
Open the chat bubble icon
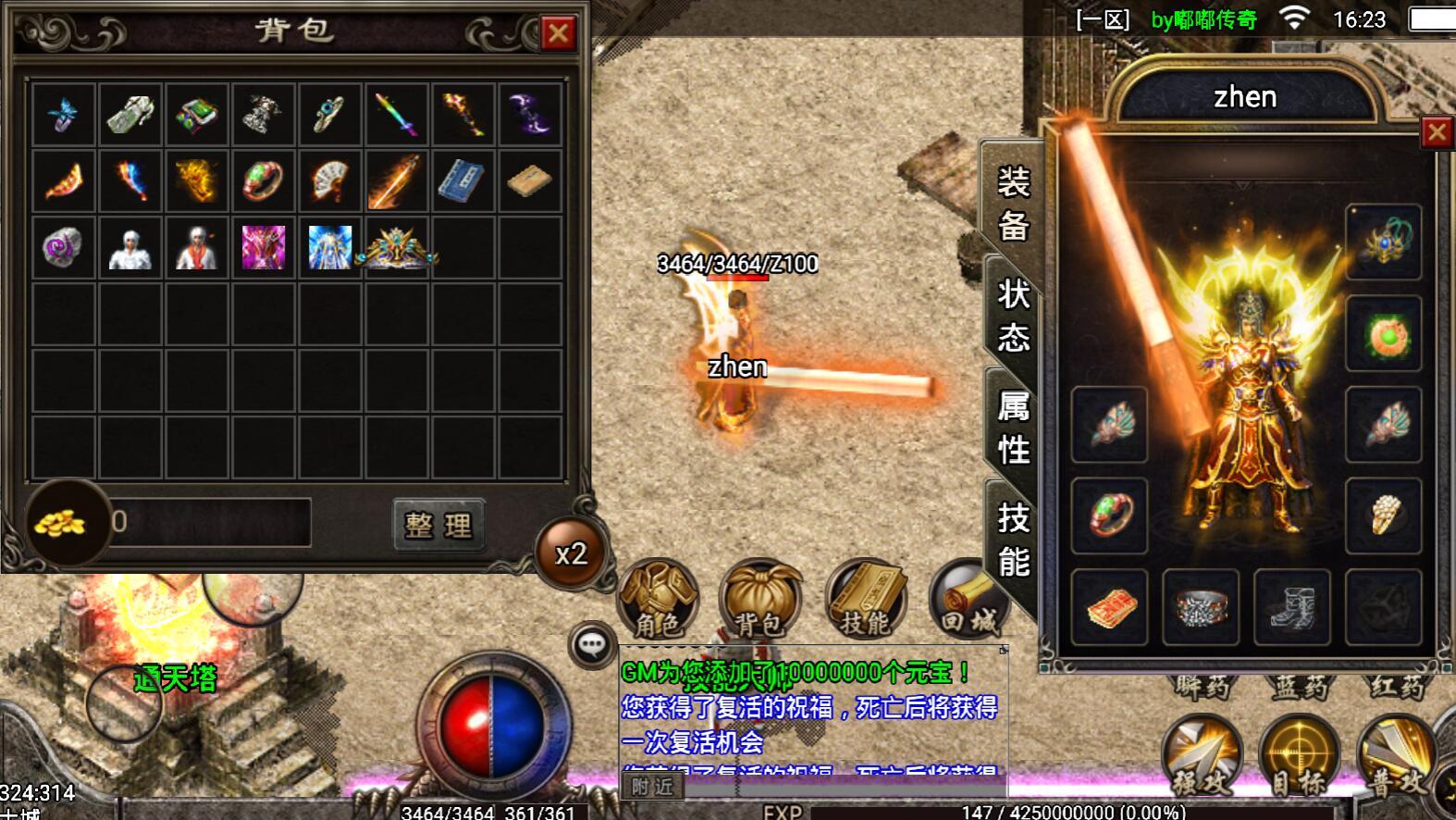(592, 644)
